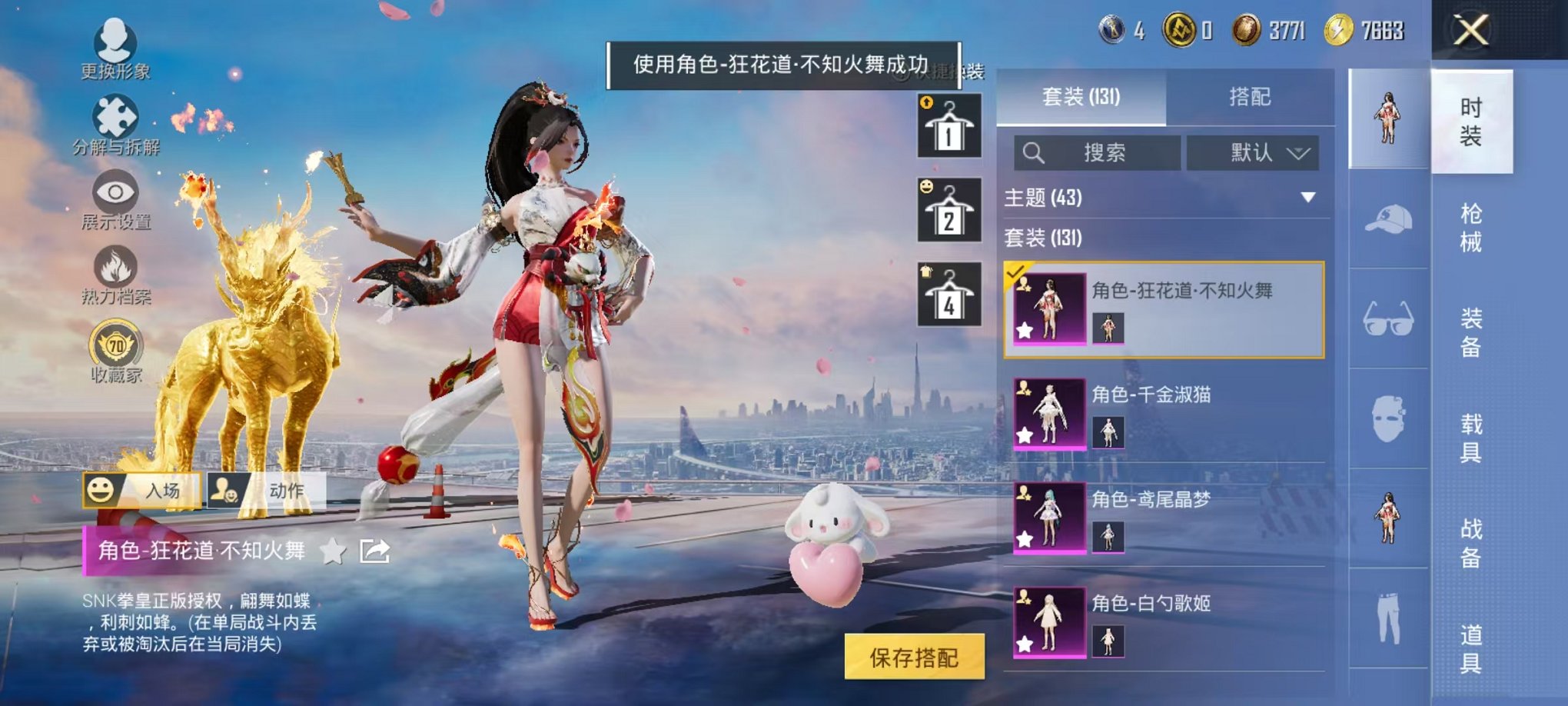The height and width of the screenshot is (706, 1568).
Task: Open 展示设置 display settings
Action: (x=114, y=193)
